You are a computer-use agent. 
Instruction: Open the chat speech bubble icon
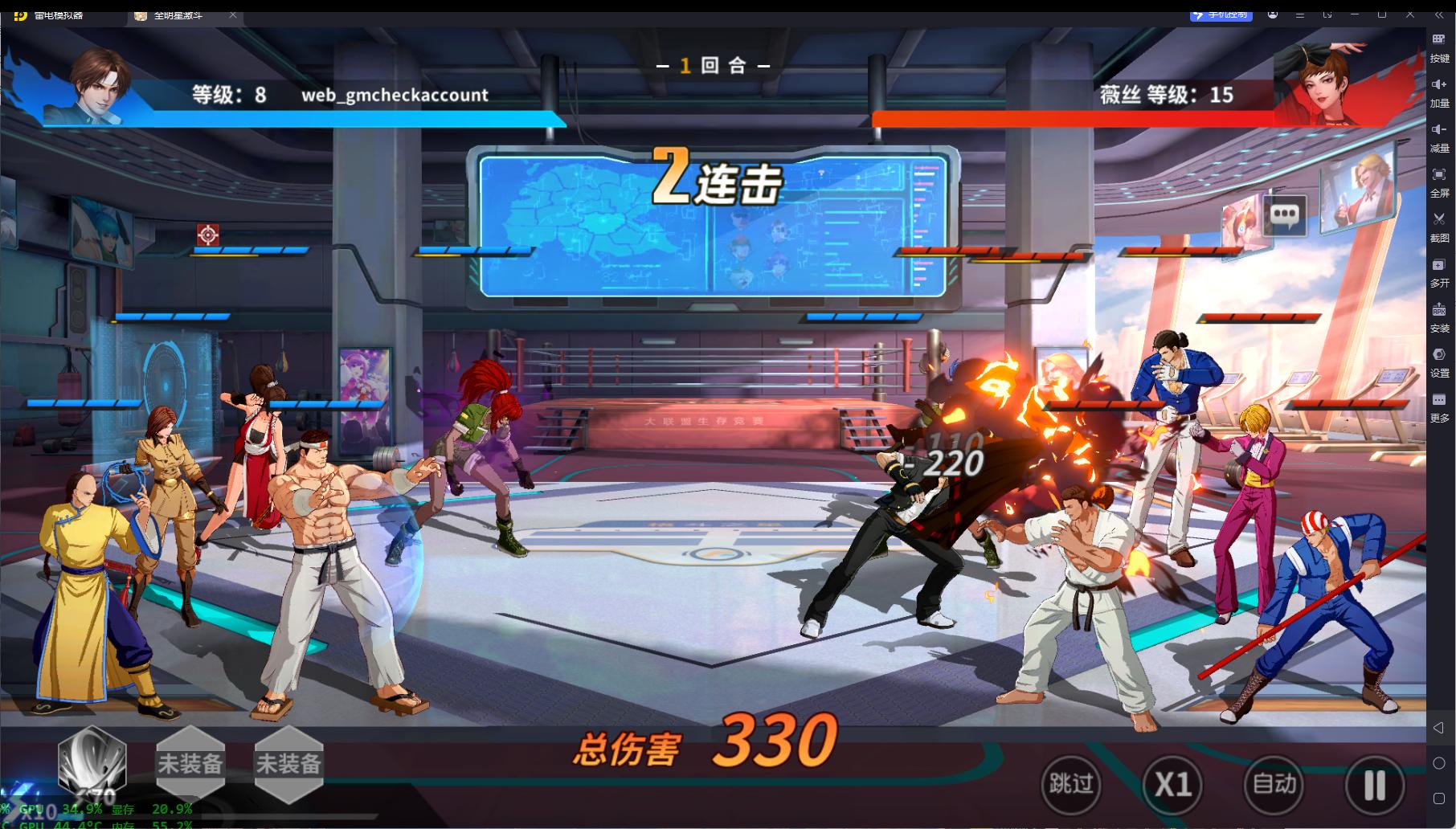coord(1284,214)
